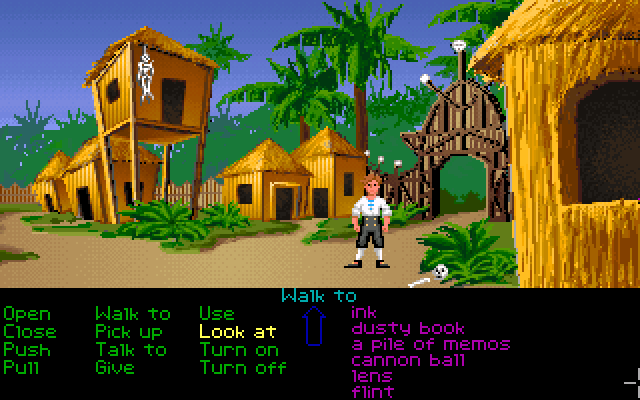This screenshot has height=400, width=640.
Task: Choose the Talk to verb
Action: (131, 350)
